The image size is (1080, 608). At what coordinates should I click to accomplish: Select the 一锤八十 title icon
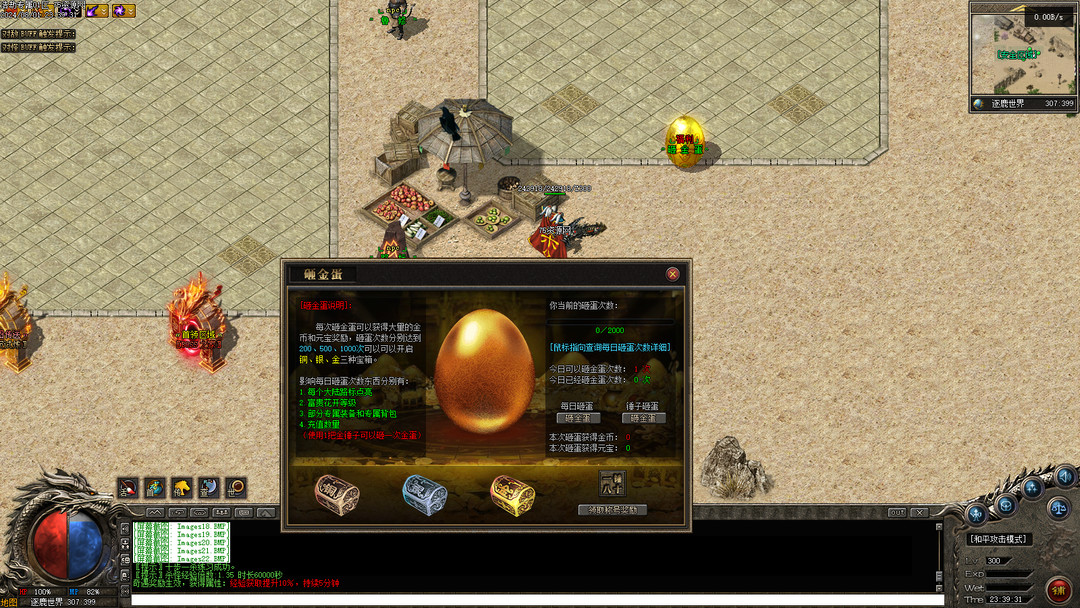point(611,484)
